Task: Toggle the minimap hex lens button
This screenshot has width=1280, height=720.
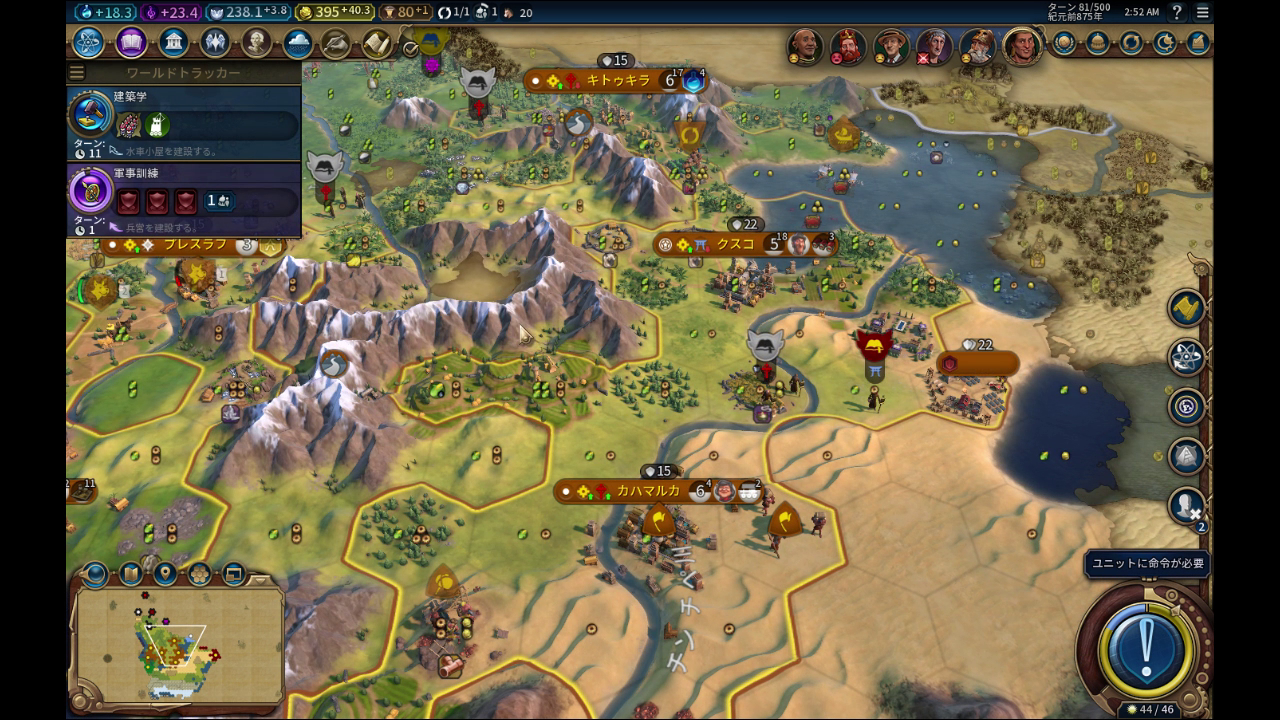Action: pyautogui.click(x=199, y=574)
